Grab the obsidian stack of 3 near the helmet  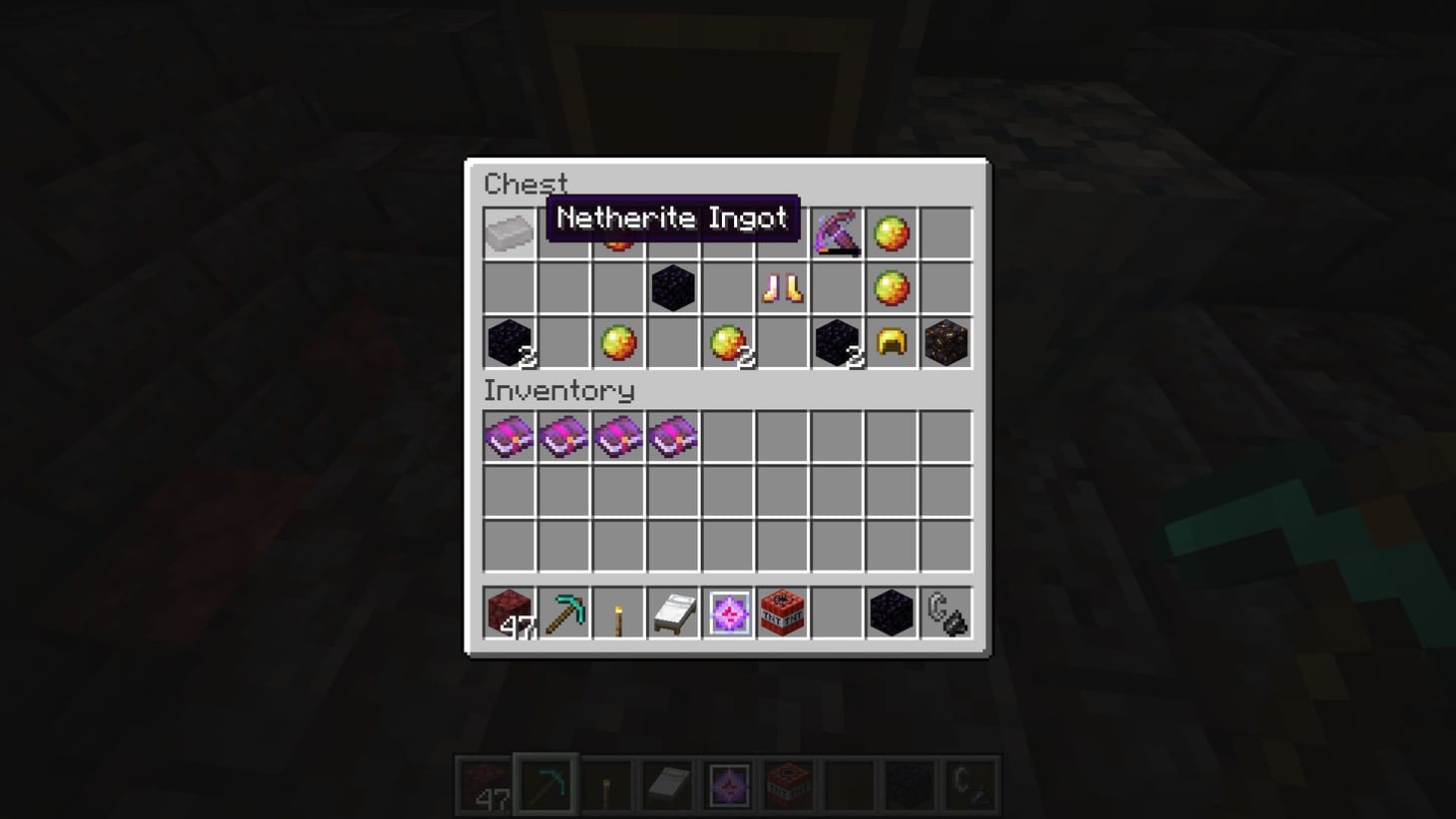click(x=838, y=343)
